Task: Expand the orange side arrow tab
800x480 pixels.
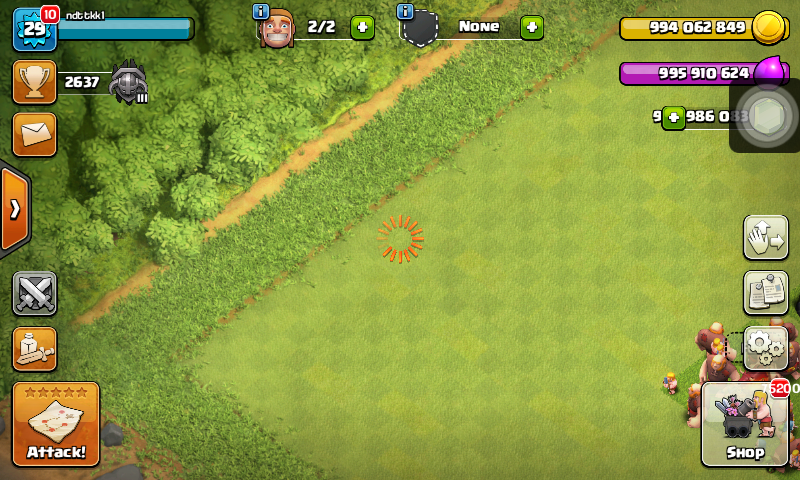Action: coord(15,209)
